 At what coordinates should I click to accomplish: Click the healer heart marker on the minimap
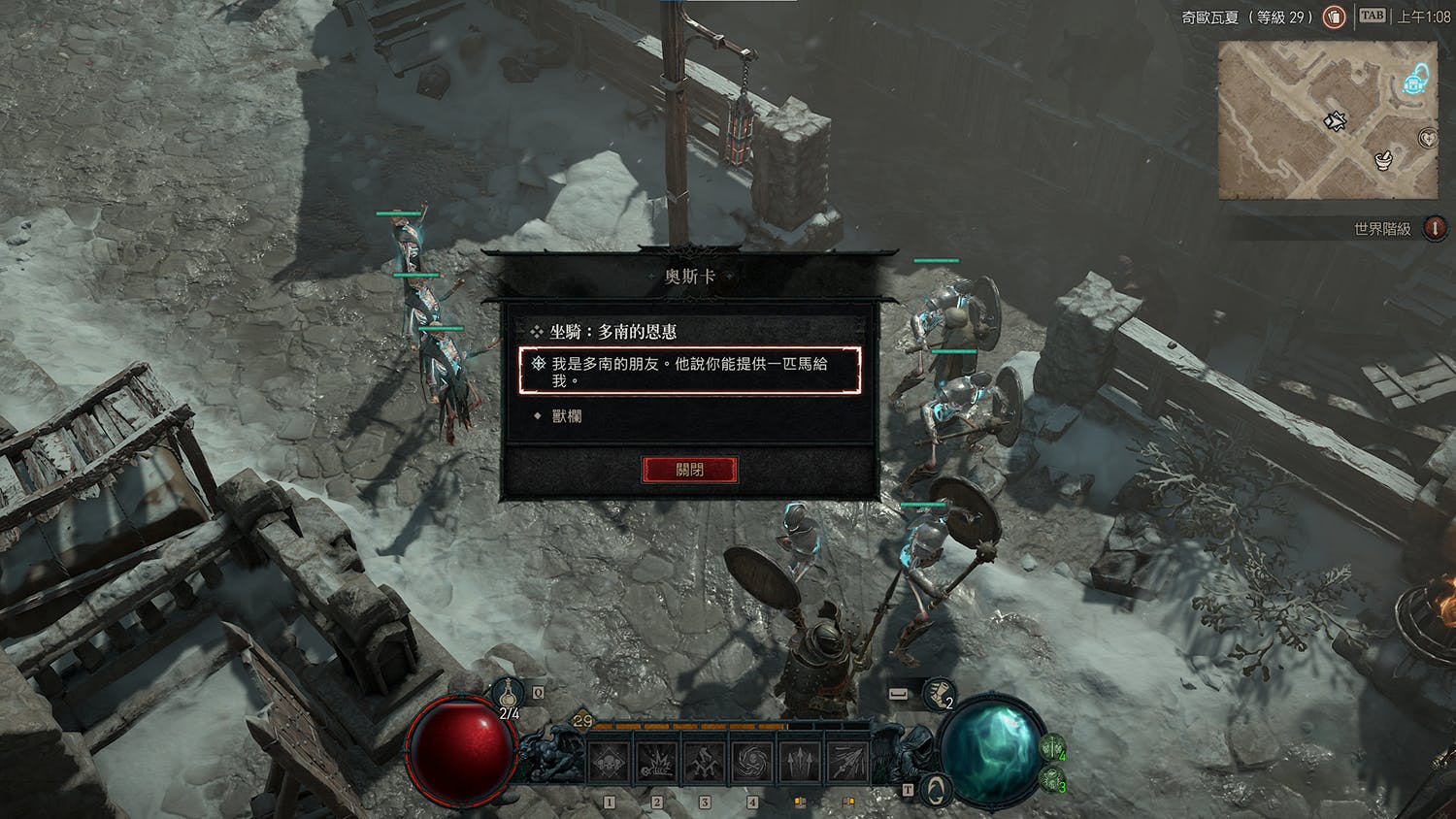point(1429,138)
